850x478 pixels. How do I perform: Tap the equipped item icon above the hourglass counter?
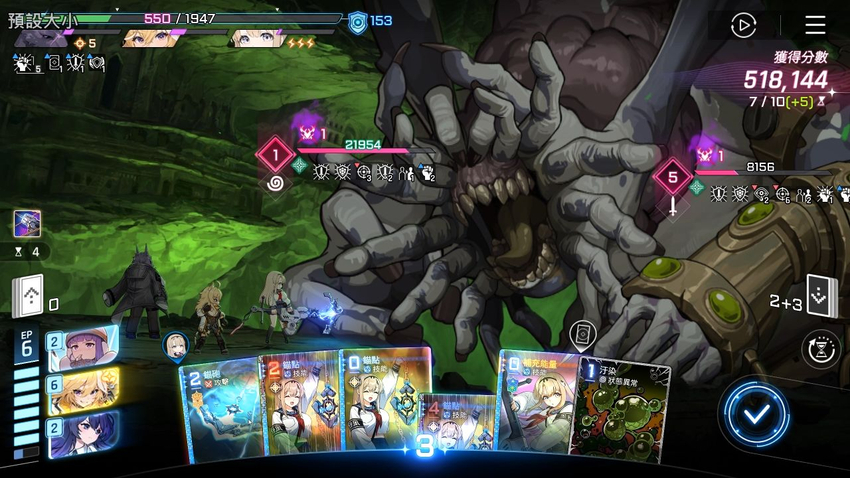(27, 223)
